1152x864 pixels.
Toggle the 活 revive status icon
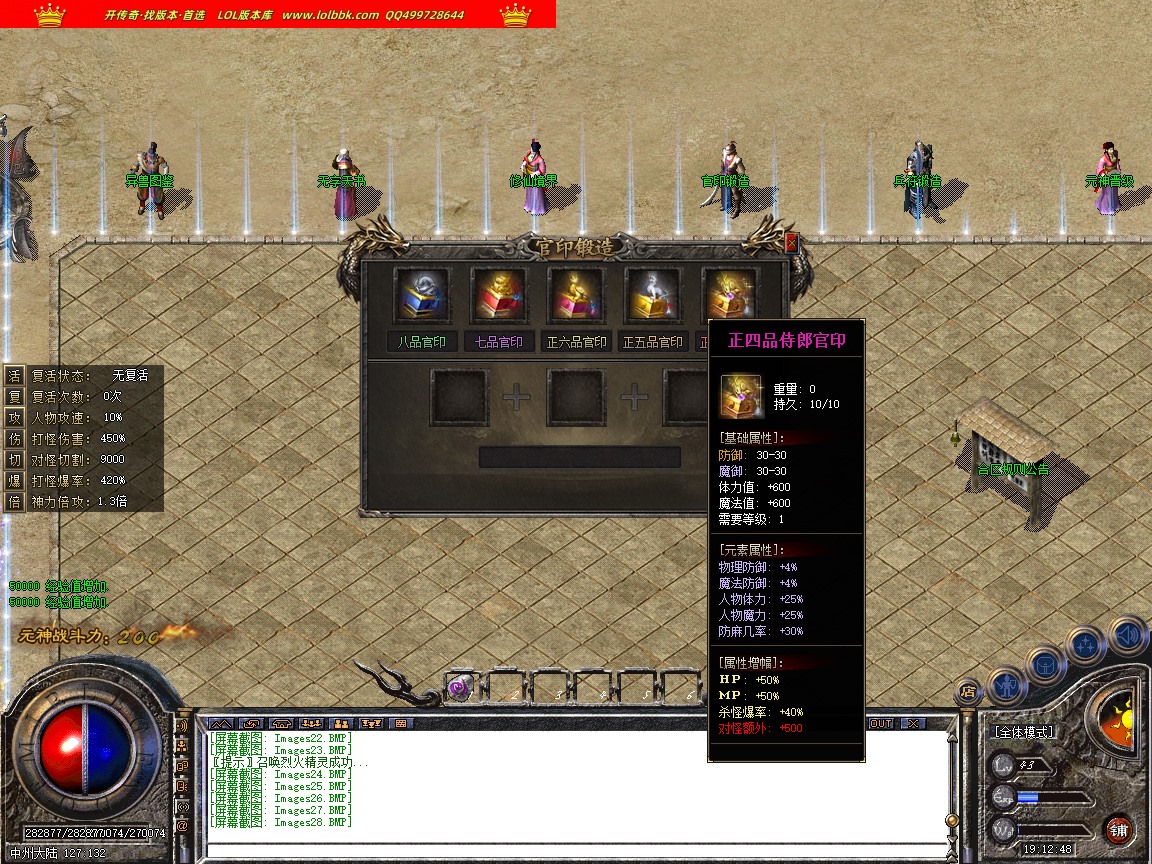[x=14, y=375]
